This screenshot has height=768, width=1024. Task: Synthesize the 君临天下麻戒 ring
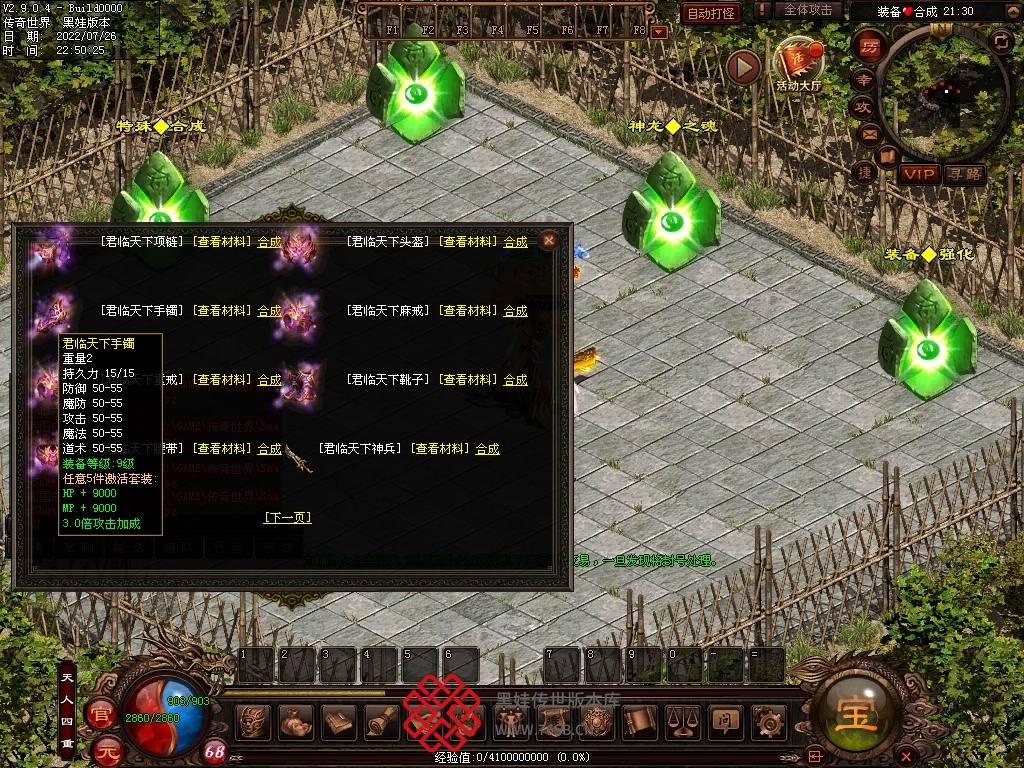tap(515, 311)
